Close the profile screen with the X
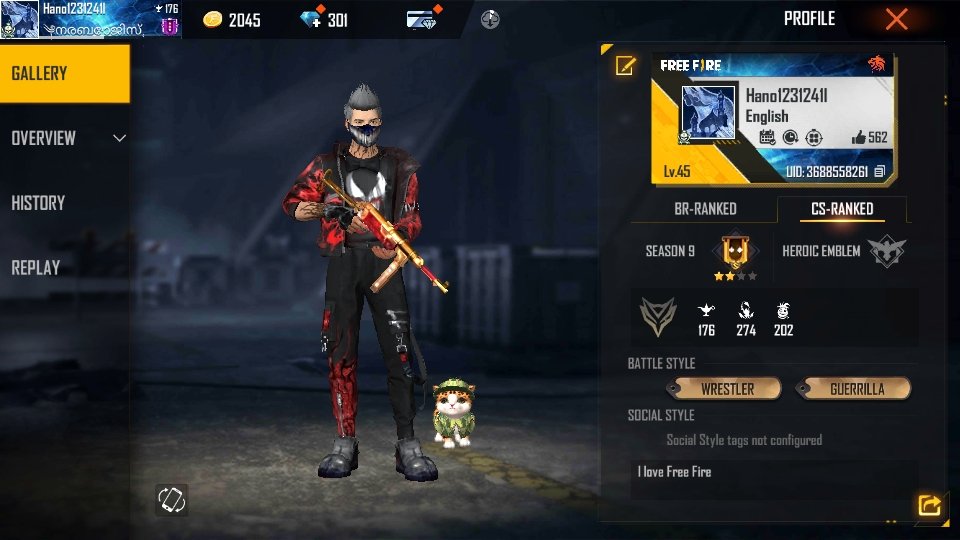The width and height of the screenshot is (960, 540). [897, 19]
